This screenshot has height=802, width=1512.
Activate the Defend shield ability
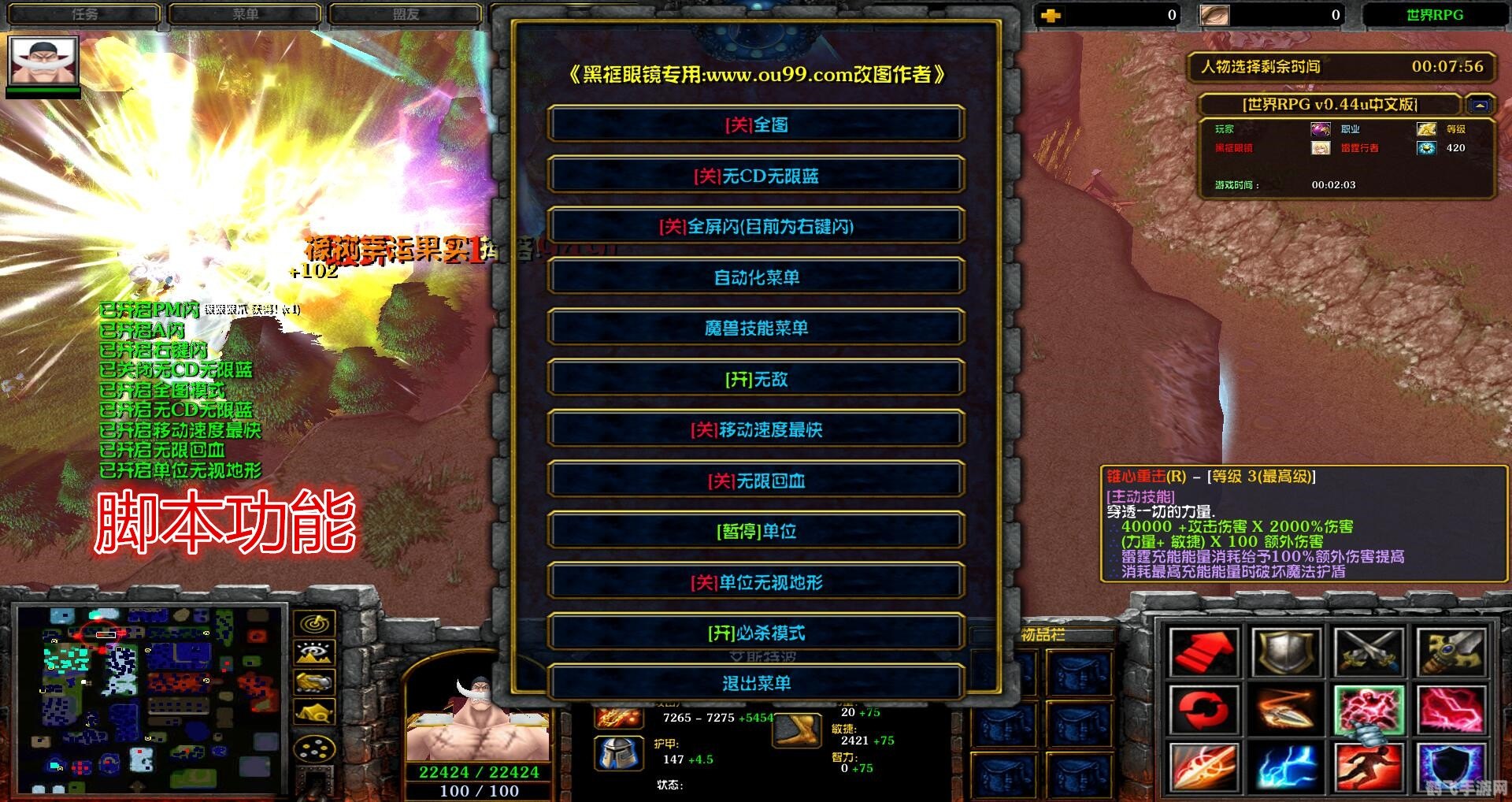(x=1286, y=652)
